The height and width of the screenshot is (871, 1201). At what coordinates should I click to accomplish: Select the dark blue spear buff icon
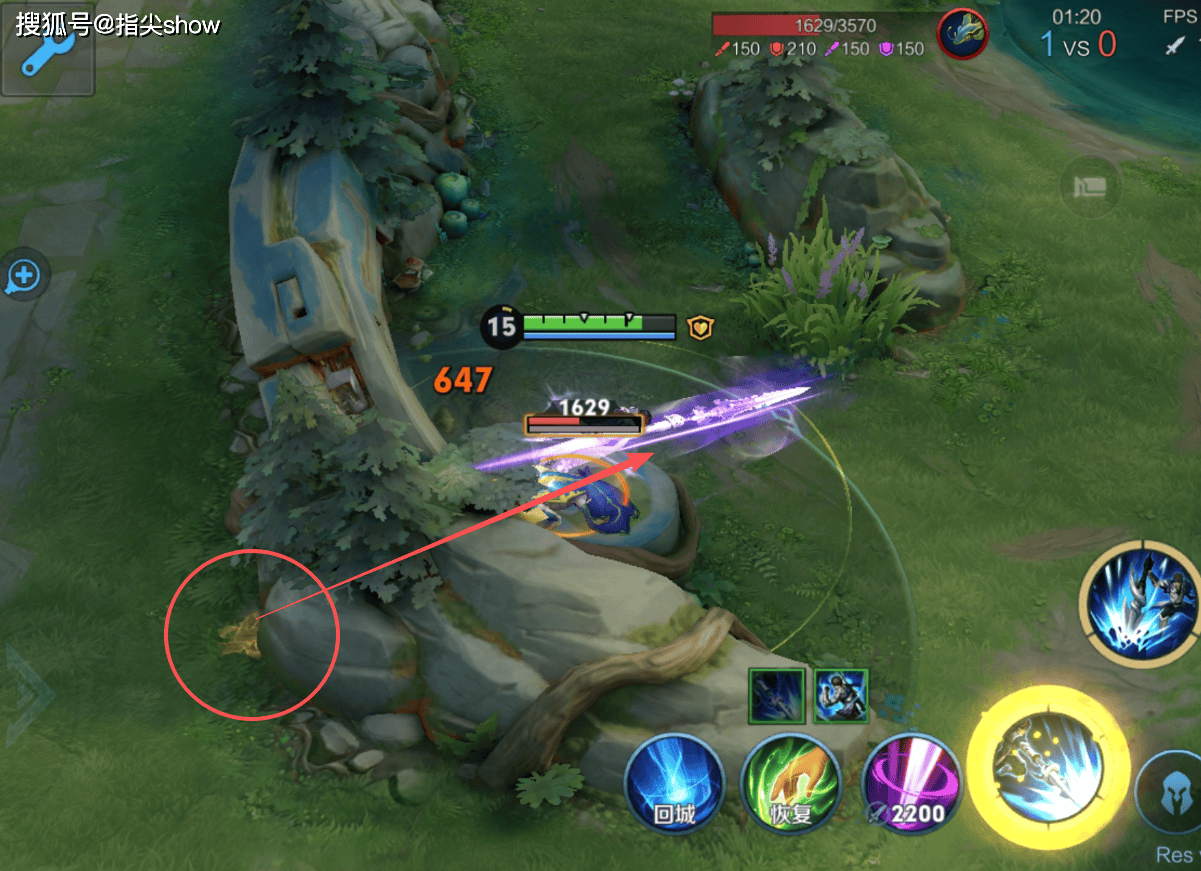[x=777, y=695]
